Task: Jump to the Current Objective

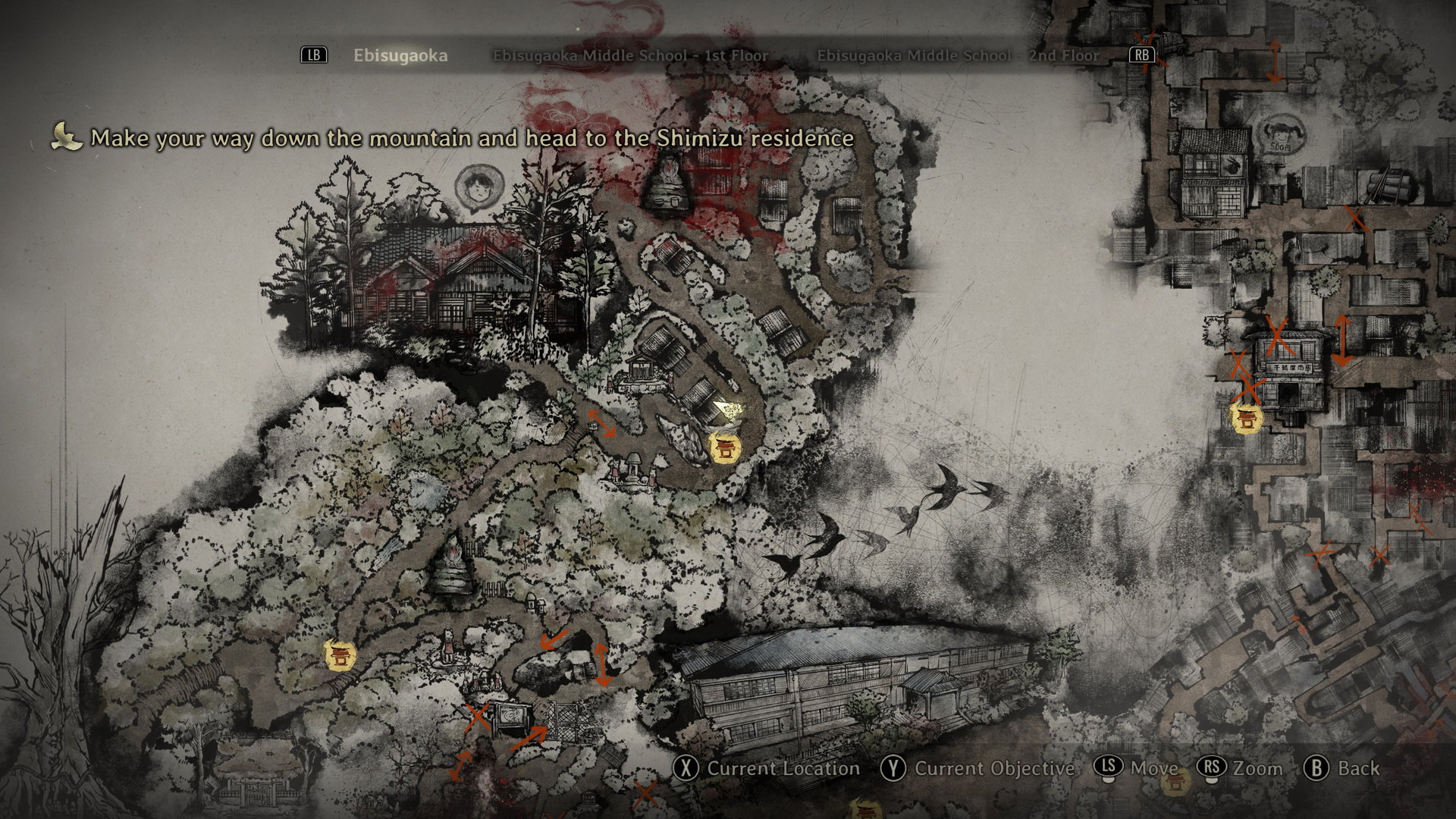Action: click(977, 768)
